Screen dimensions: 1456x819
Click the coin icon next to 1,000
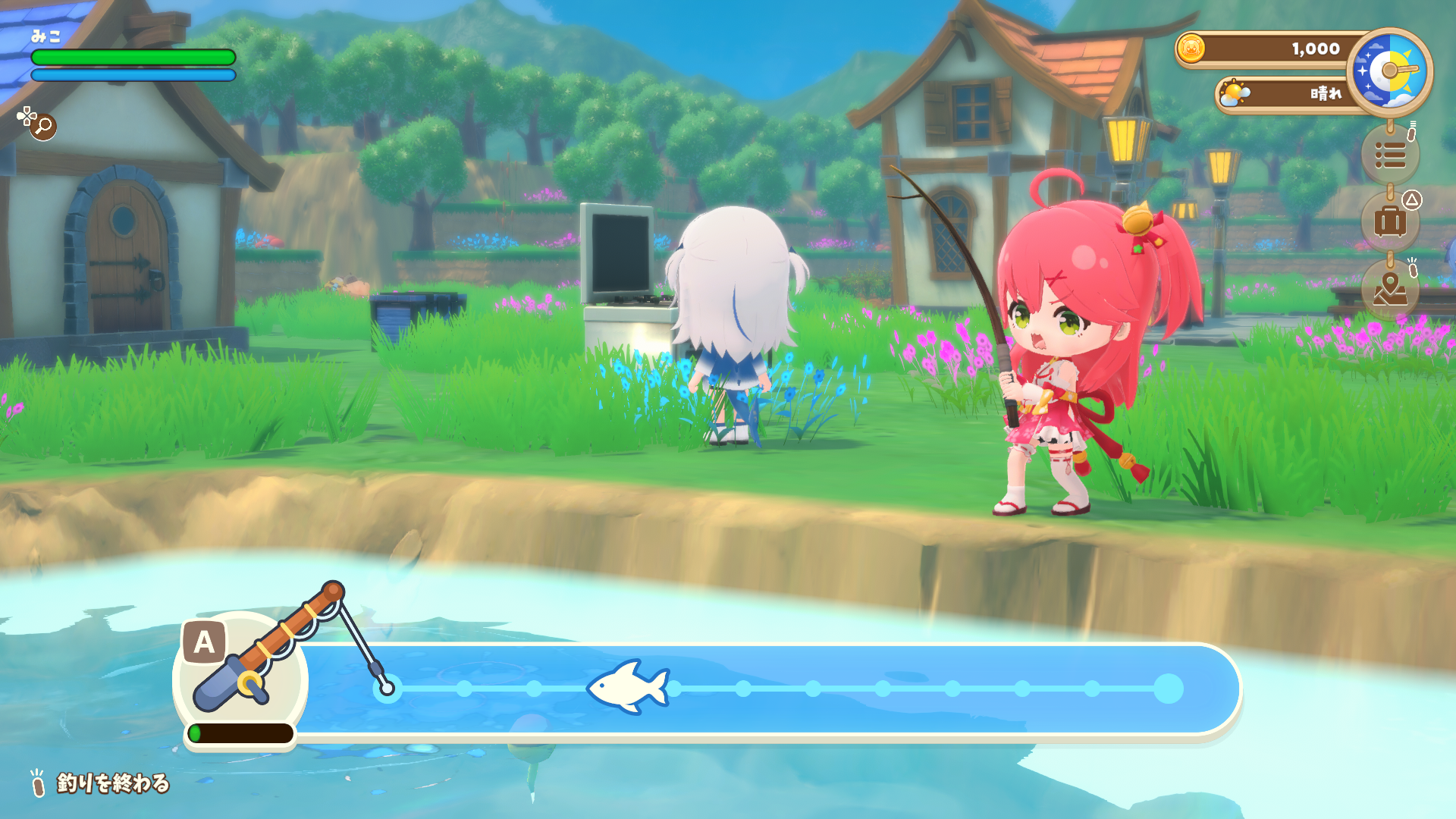coord(1194,49)
